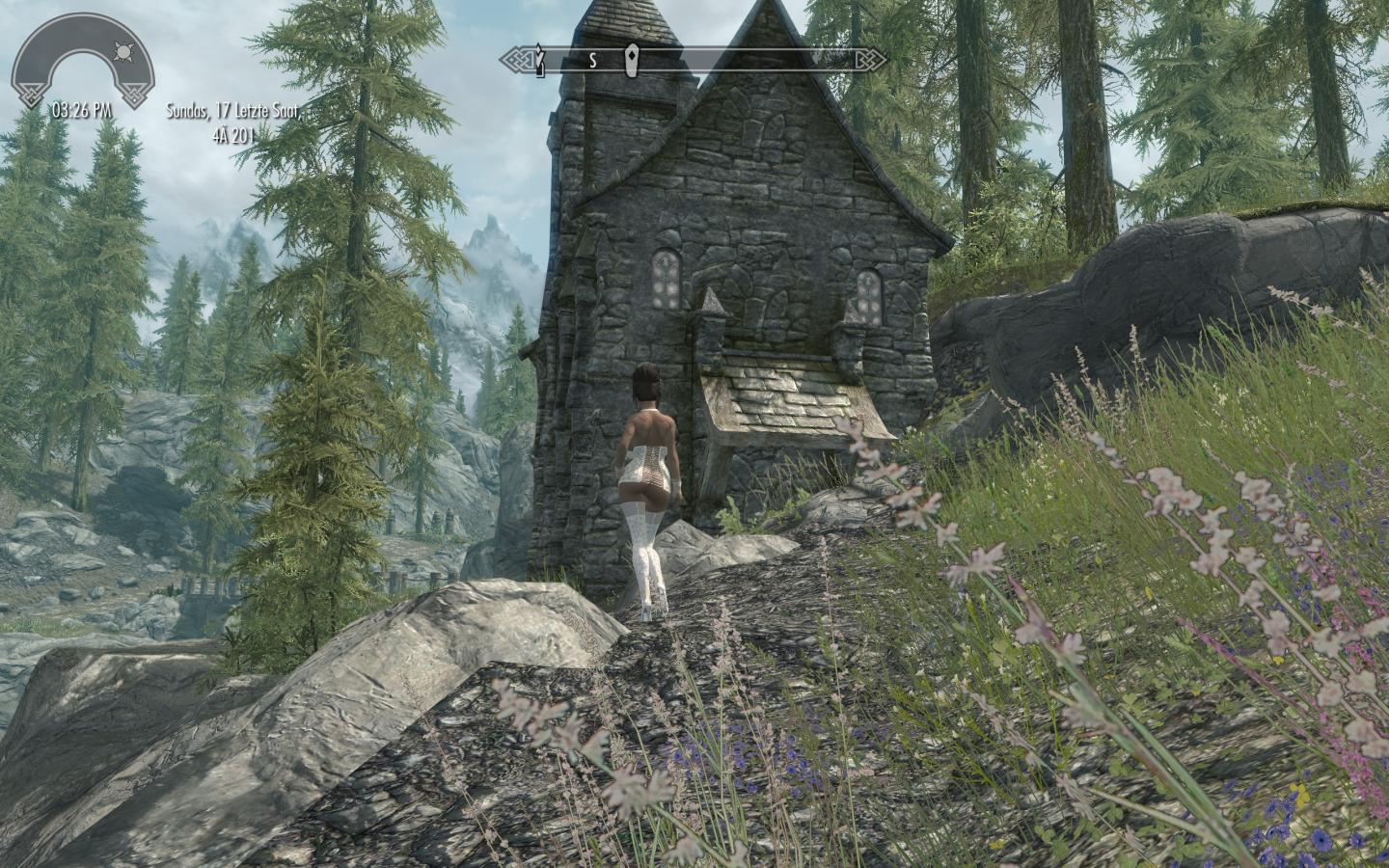The image size is (1389, 868).
Task: Click the white quest marker on the compass
Action: 632,60
